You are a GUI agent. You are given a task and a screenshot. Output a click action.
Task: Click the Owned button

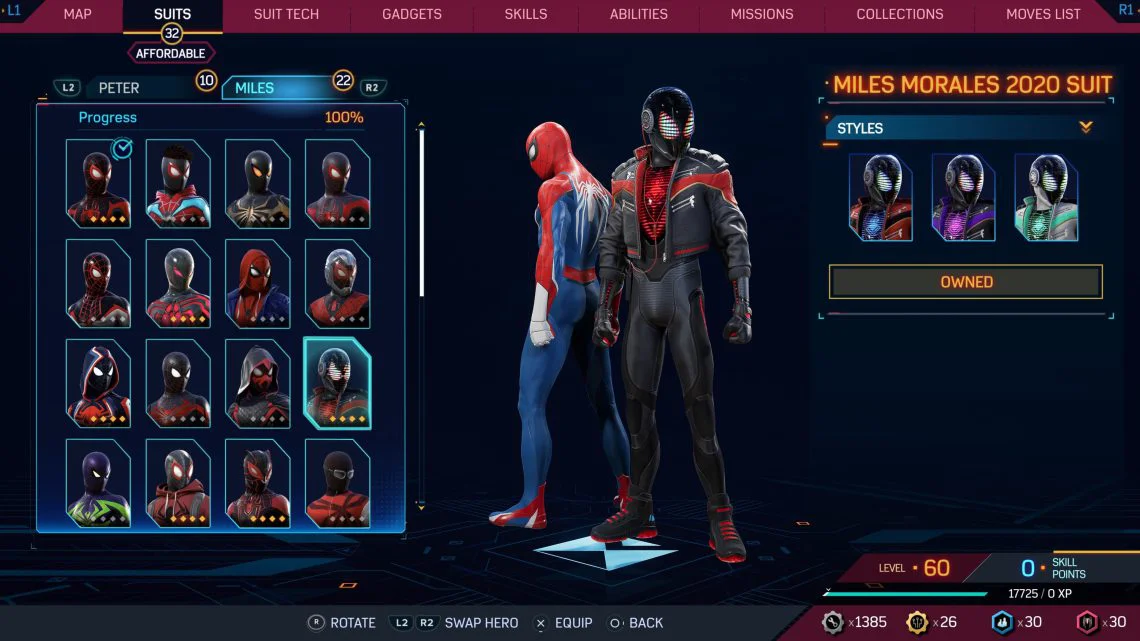[965, 282]
